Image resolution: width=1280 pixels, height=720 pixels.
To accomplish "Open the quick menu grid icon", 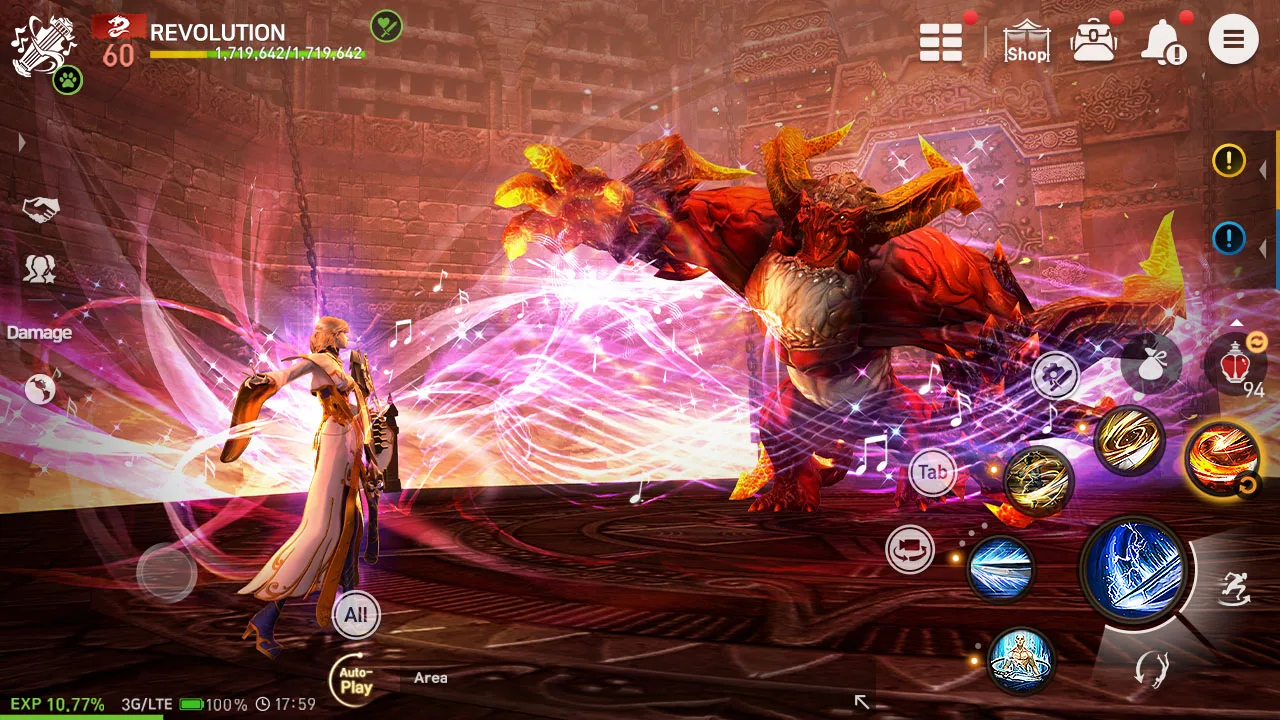I will [x=939, y=40].
